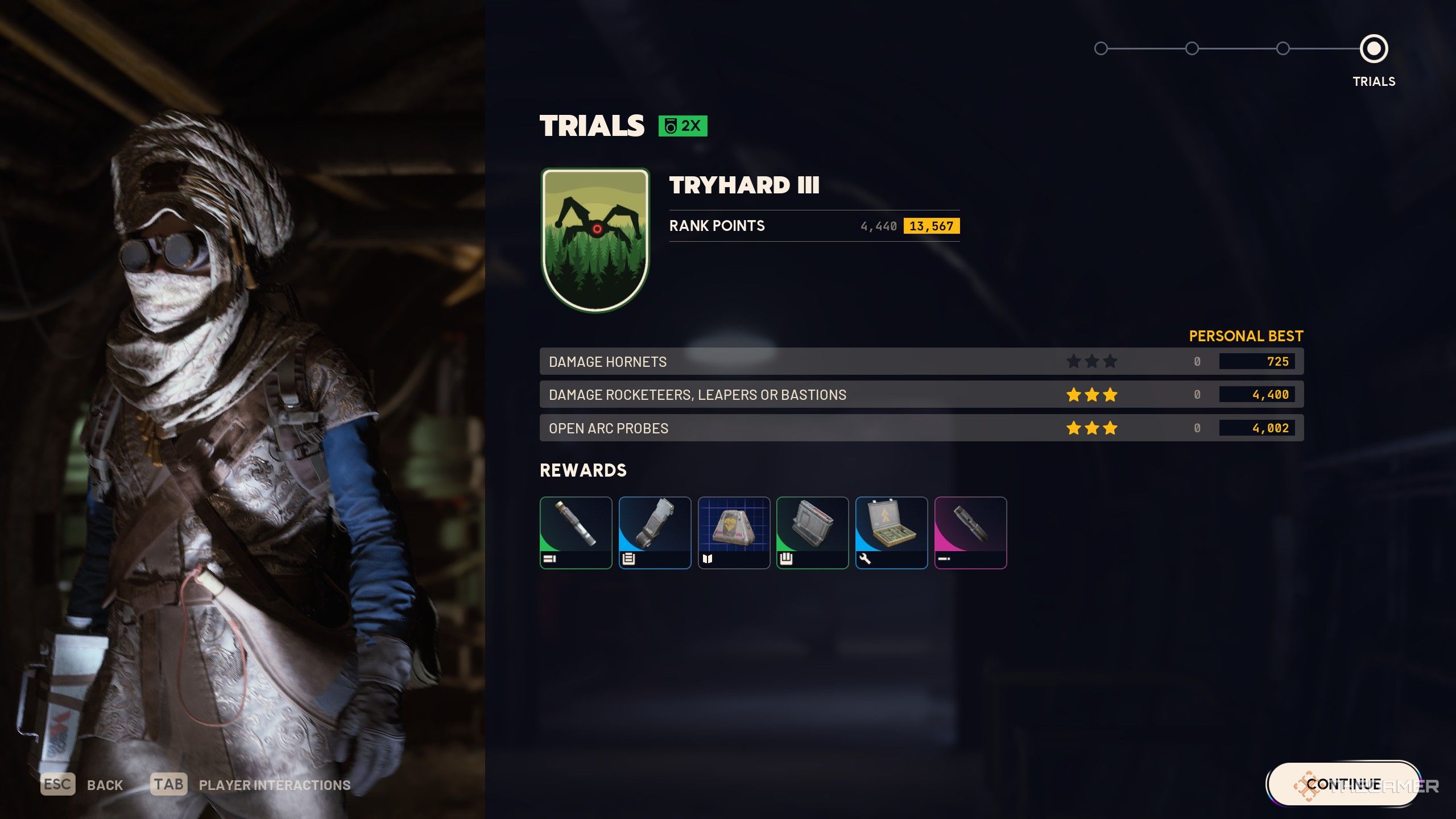Pick the green flat magazine reward
The image size is (1456, 819).
(x=812, y=532)
